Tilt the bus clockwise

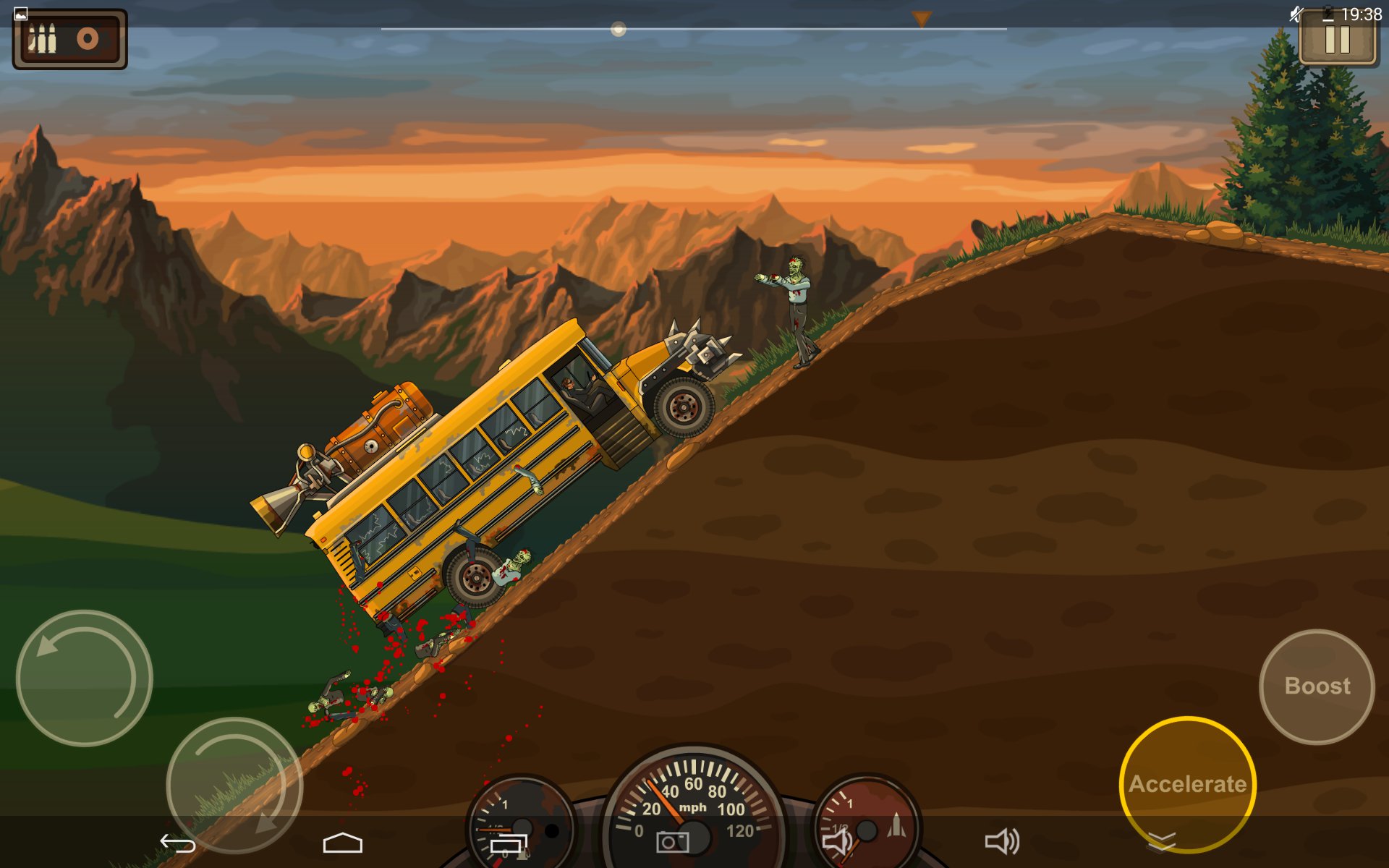(x=234, y=785)
